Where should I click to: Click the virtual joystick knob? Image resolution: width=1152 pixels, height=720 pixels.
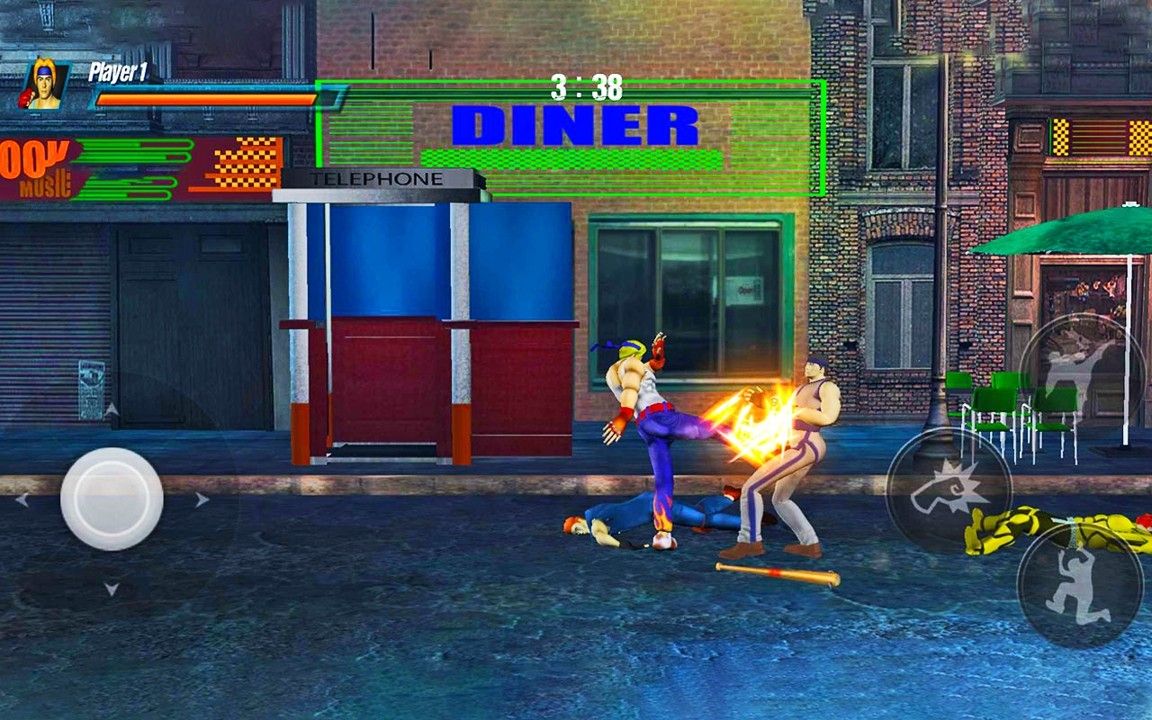click(111, 498)
